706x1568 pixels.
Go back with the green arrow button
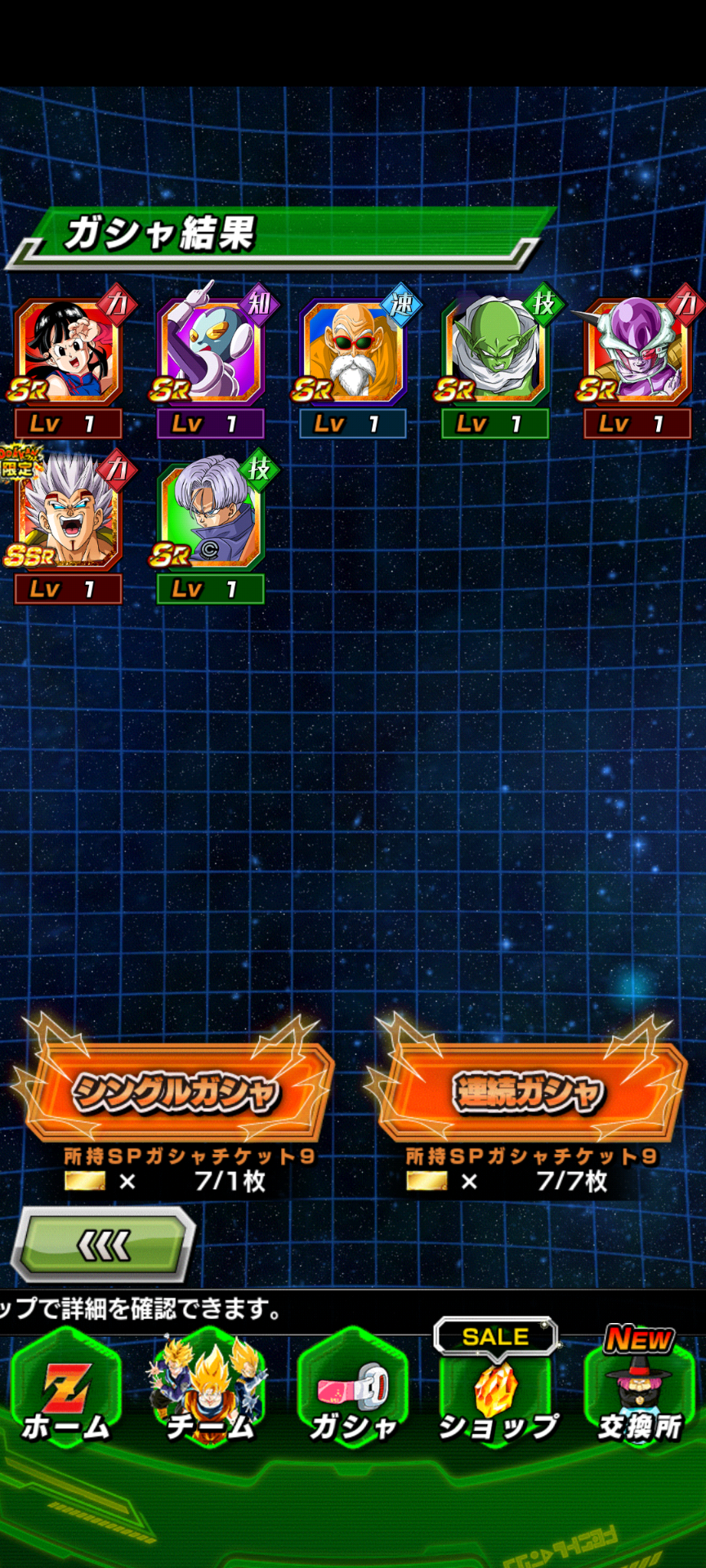pyautogui.click(x=103, y=1245)
